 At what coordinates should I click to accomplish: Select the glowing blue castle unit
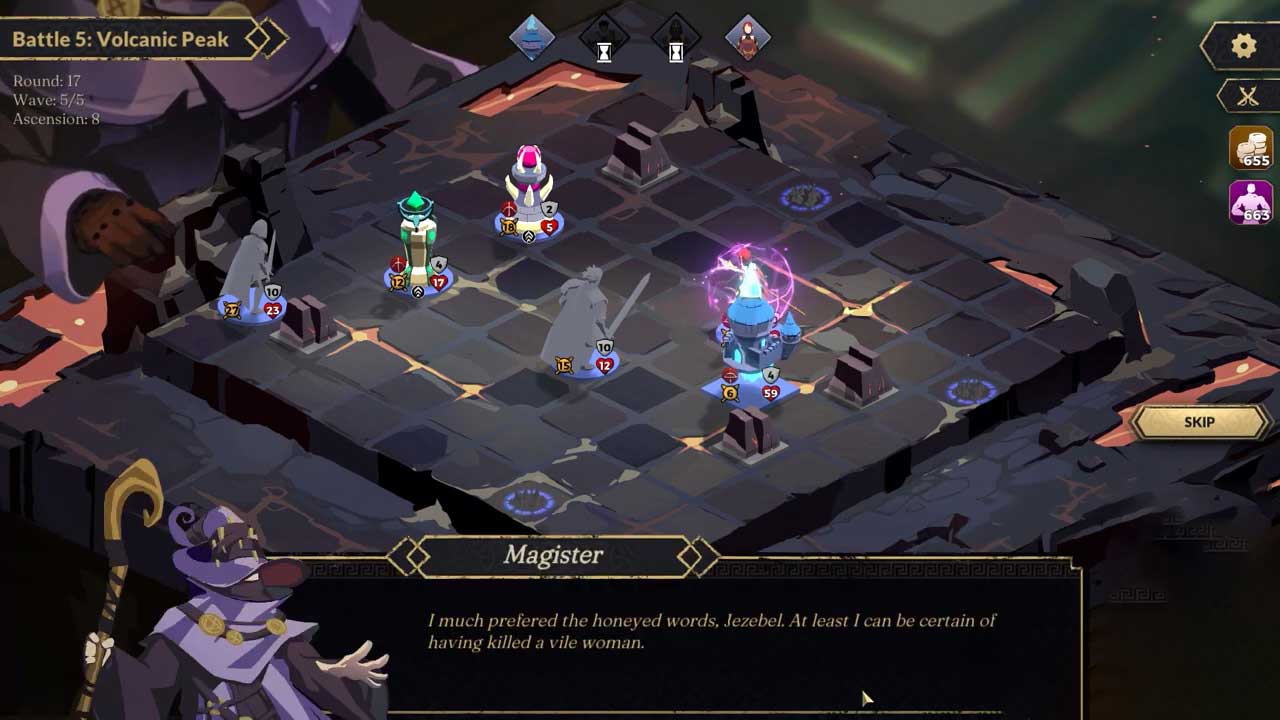[758, 320]
